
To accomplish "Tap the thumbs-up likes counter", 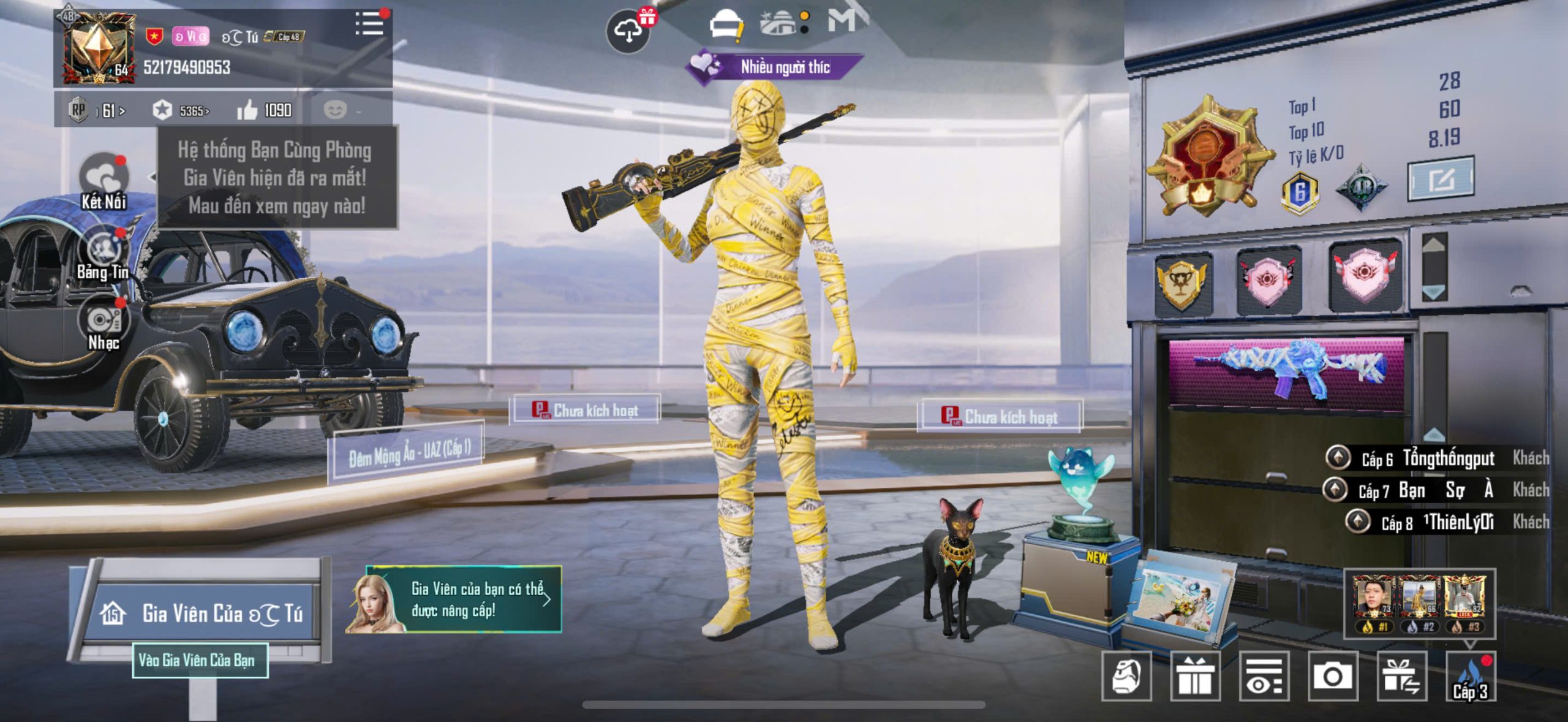I will pos(265,110).
